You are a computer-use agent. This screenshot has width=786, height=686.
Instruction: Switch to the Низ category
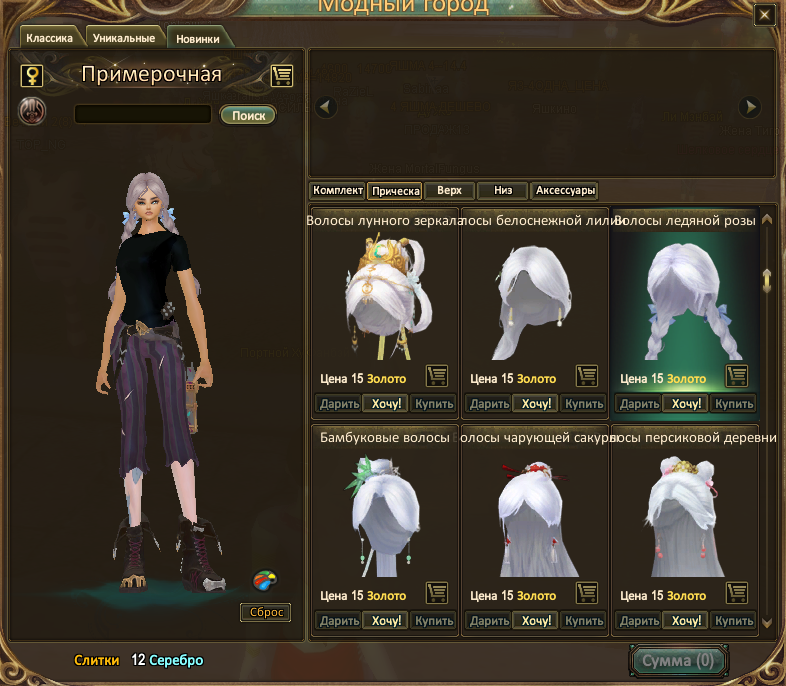tap(502, 190)
